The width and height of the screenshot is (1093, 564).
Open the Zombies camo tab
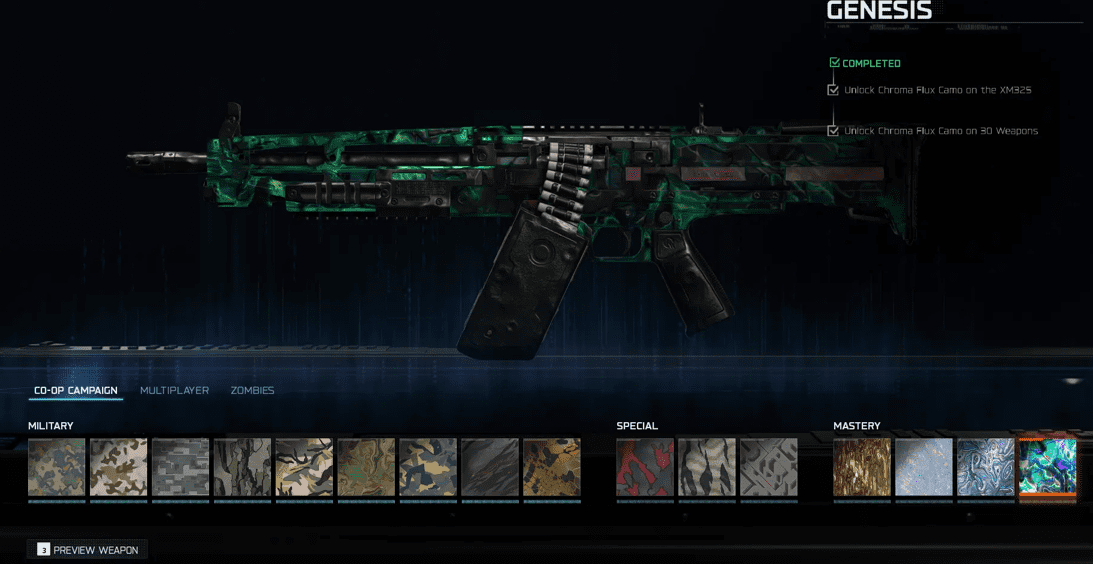point(252,390)
